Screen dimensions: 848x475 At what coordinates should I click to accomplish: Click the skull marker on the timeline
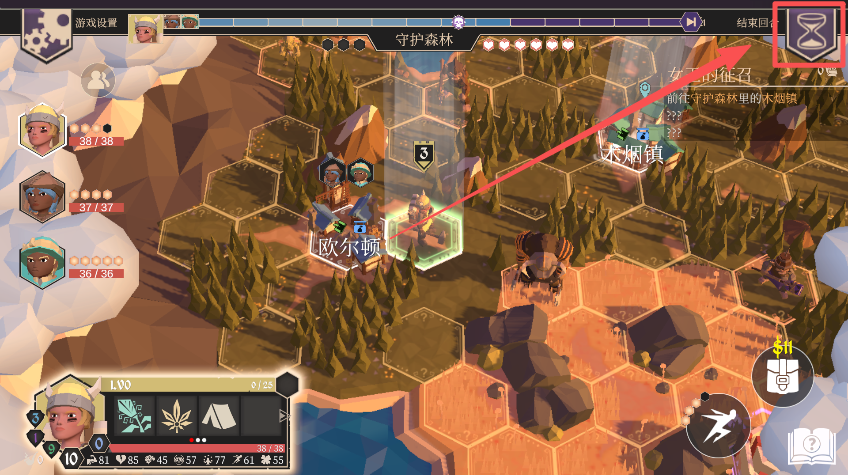[458, 21]
